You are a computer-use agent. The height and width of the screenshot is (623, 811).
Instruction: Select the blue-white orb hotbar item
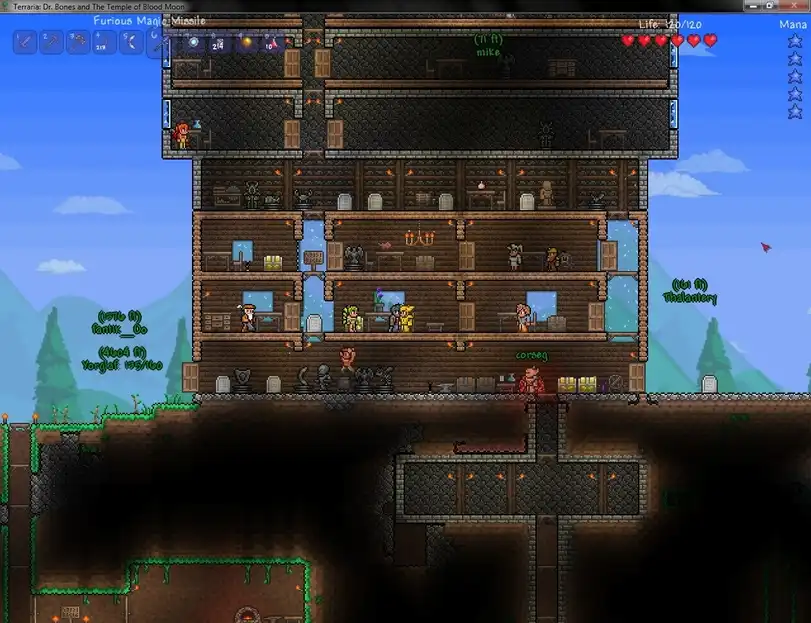point(192,42)
